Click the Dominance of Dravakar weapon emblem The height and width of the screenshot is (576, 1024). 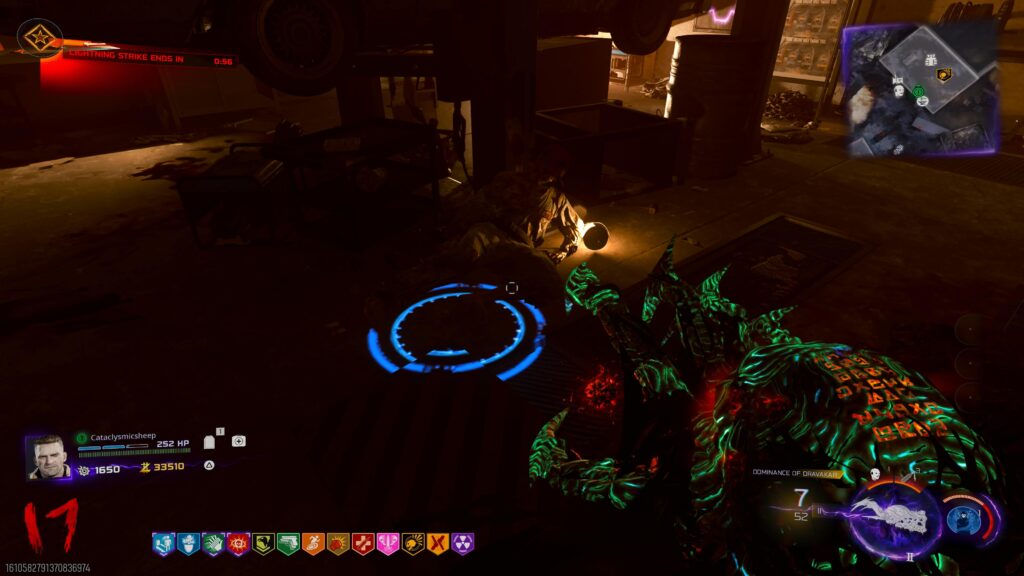point(893,520)
